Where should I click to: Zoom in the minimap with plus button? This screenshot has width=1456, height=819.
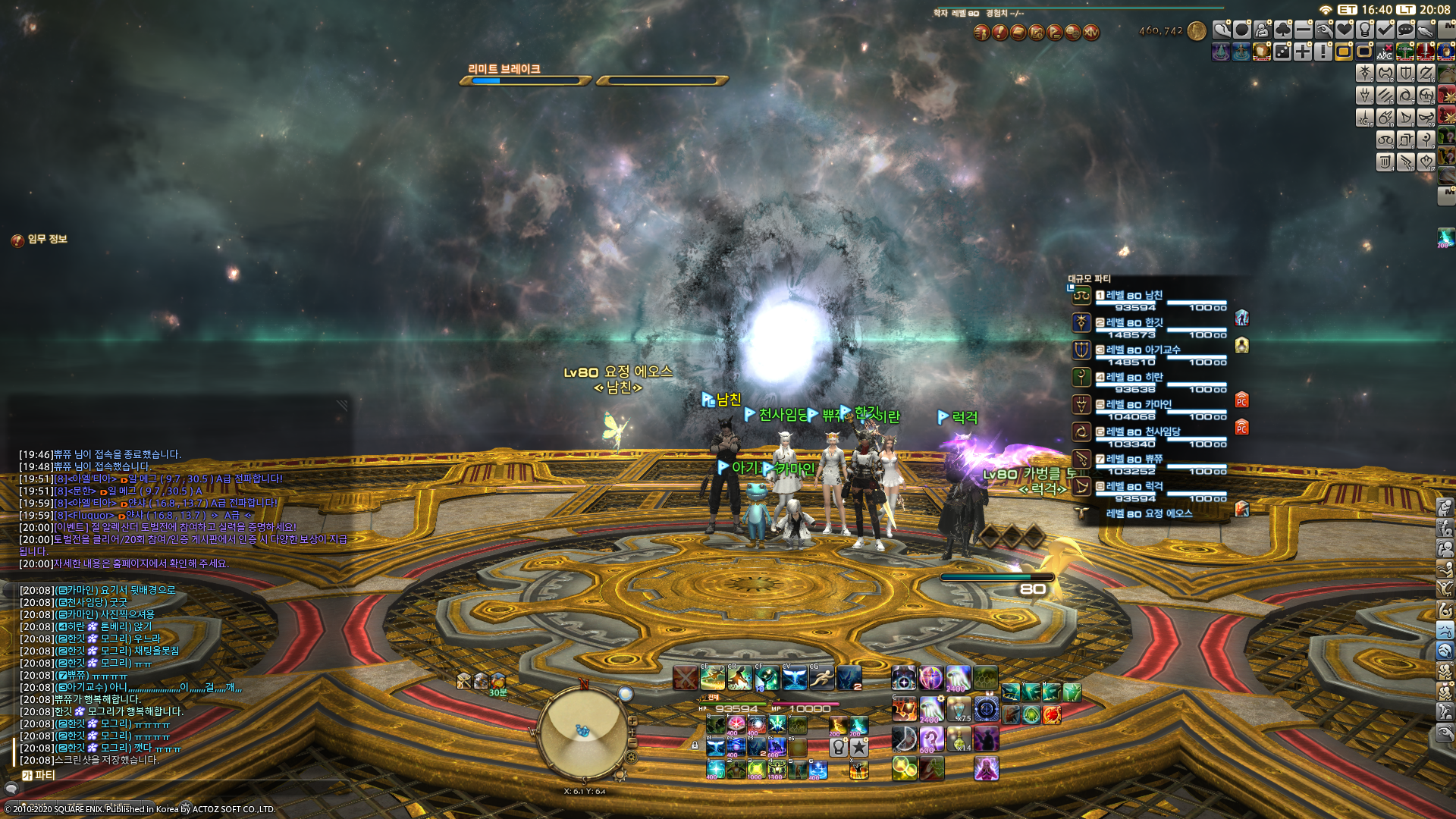pyautogui.click(x=632, y=721)
